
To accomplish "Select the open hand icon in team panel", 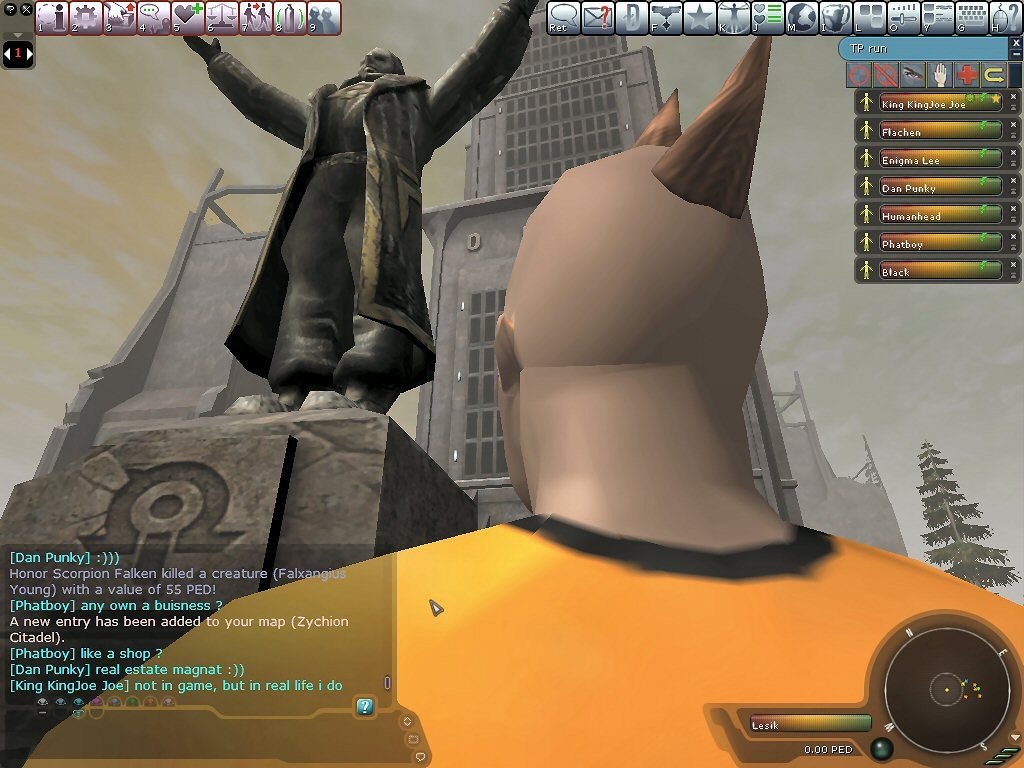I will pyautogui.click(x=940, y=74).
